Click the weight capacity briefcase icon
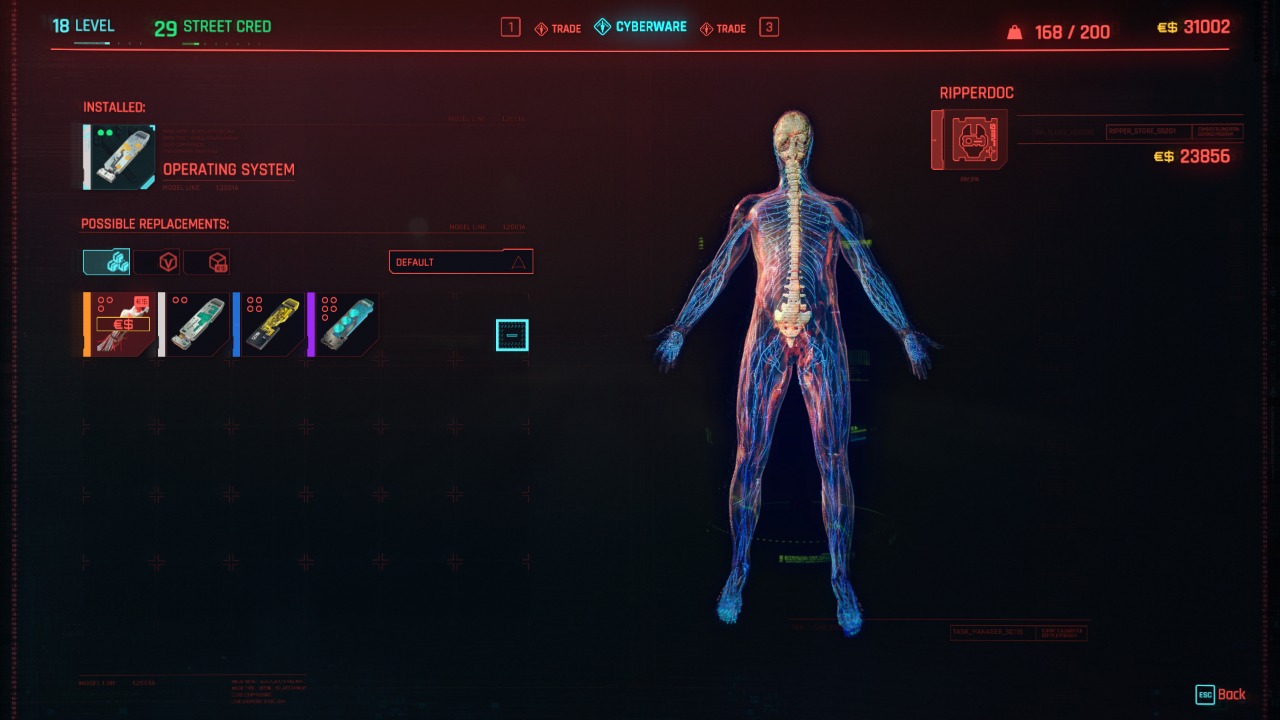The width and height of the screenshot is (1280, 720). coord(1015,31)
